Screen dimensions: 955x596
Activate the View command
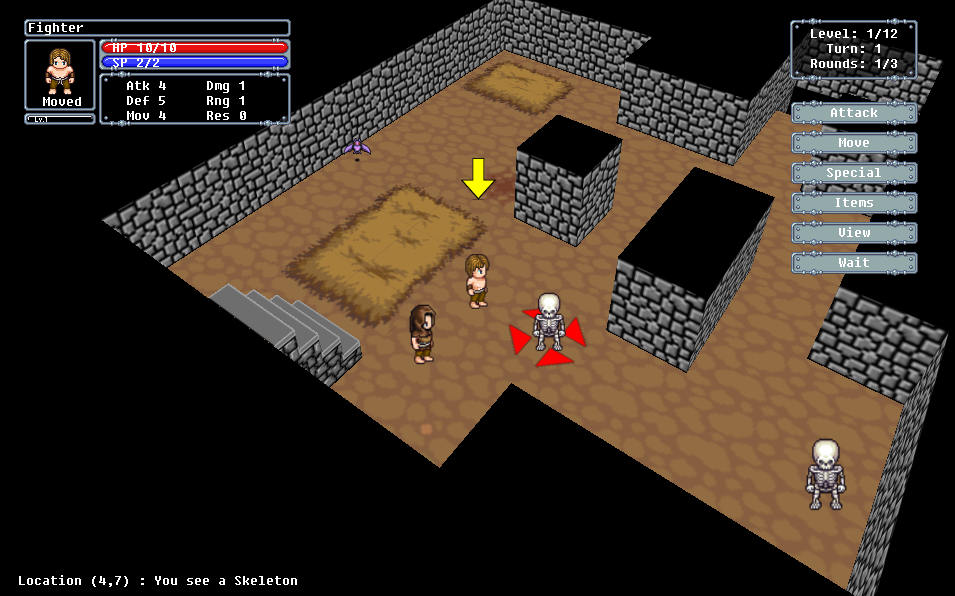click(854, 233)
